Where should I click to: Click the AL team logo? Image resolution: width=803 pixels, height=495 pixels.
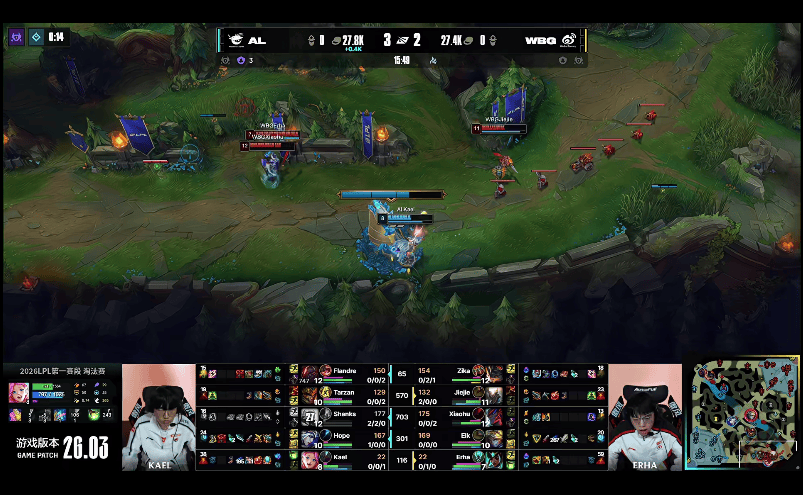(234, 40)
